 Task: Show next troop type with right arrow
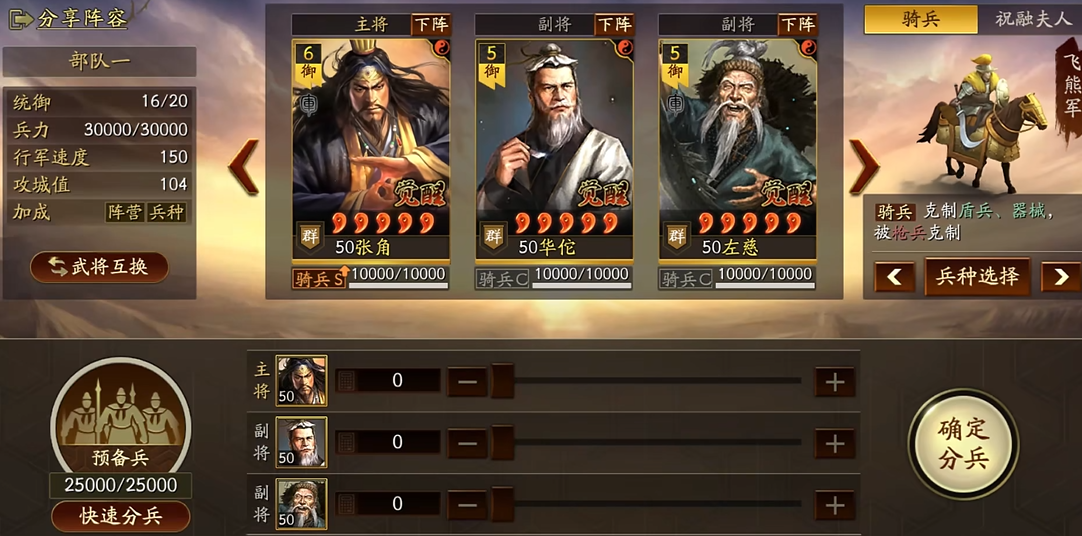point(1060,276)
